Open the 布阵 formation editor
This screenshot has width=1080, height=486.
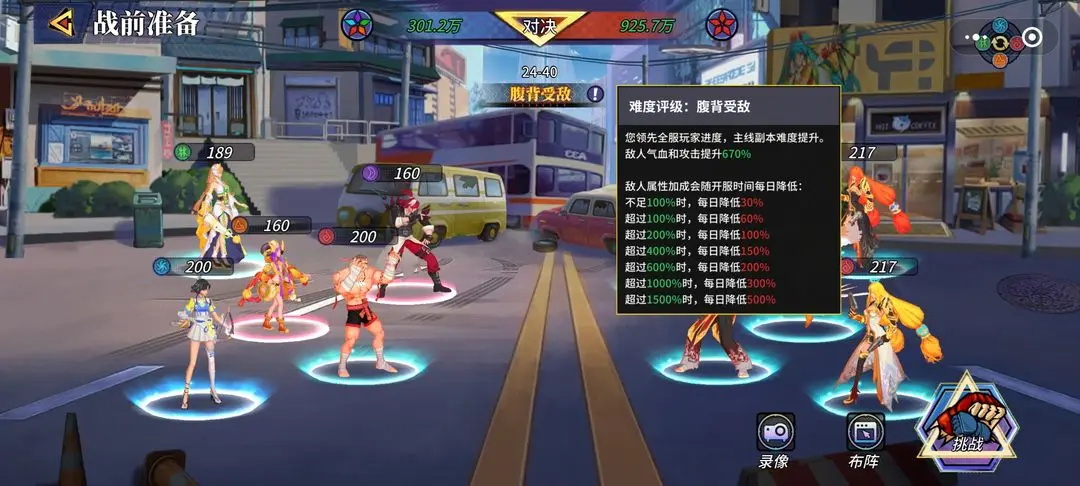coord(865,441)
